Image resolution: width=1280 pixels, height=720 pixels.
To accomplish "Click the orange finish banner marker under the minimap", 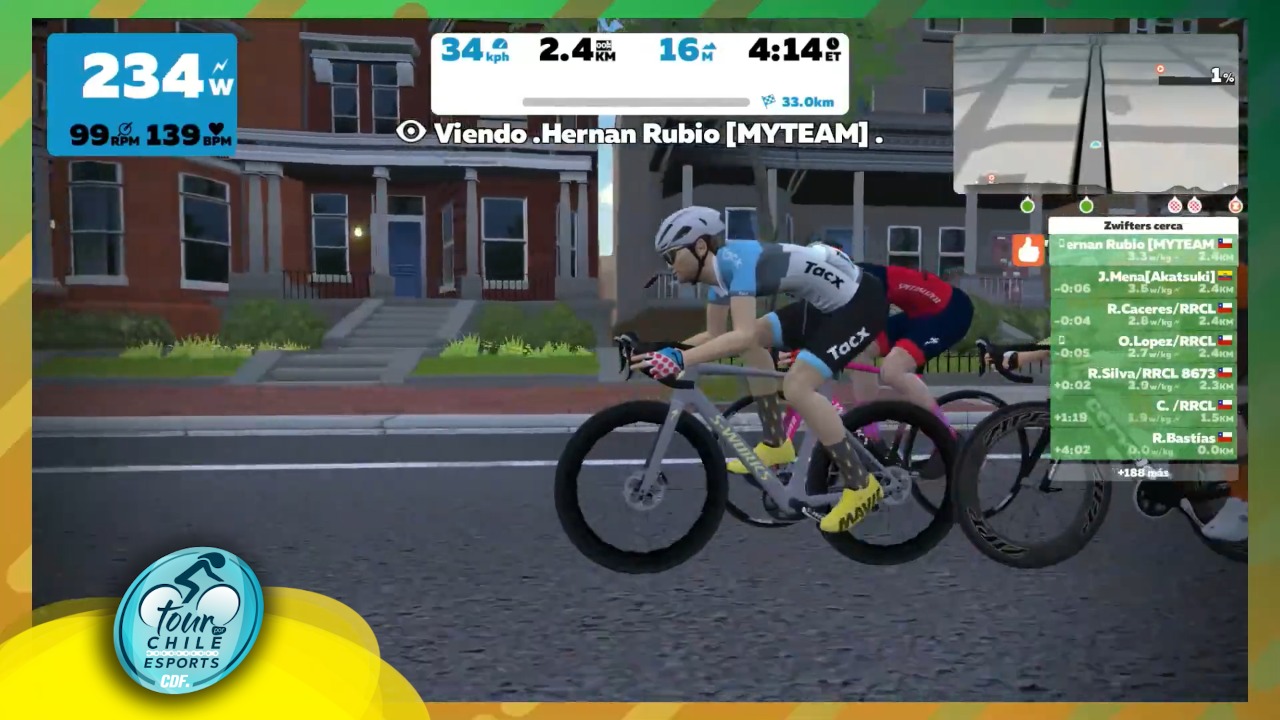I will click(x=1236, y=206).
